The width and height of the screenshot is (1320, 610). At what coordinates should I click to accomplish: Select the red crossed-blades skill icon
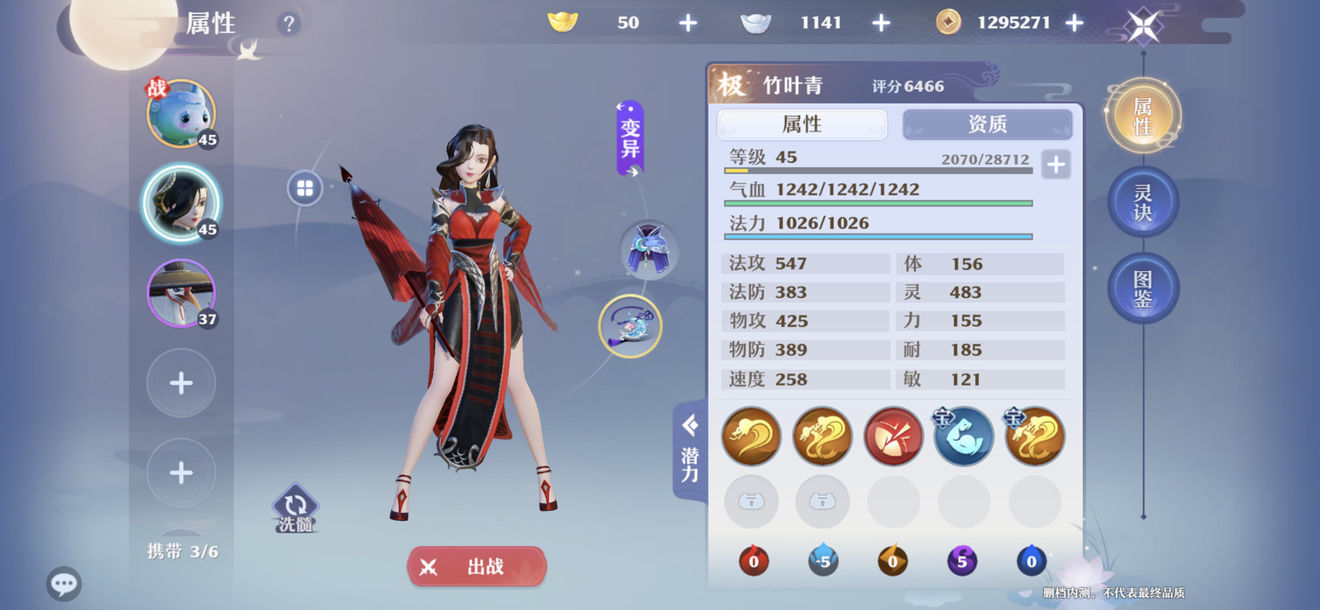(x=893, y=436)
